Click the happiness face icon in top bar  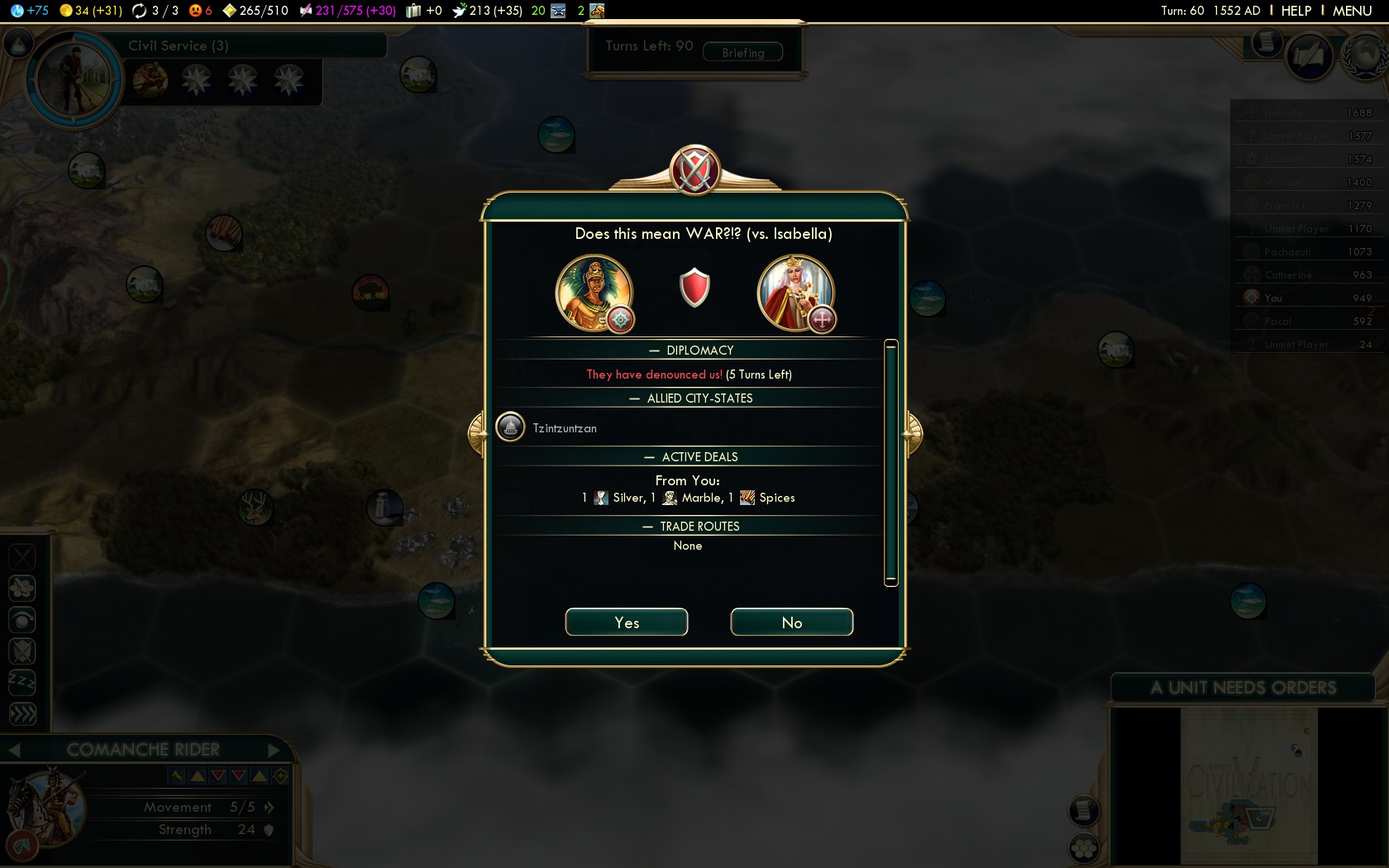pos(195,11)
